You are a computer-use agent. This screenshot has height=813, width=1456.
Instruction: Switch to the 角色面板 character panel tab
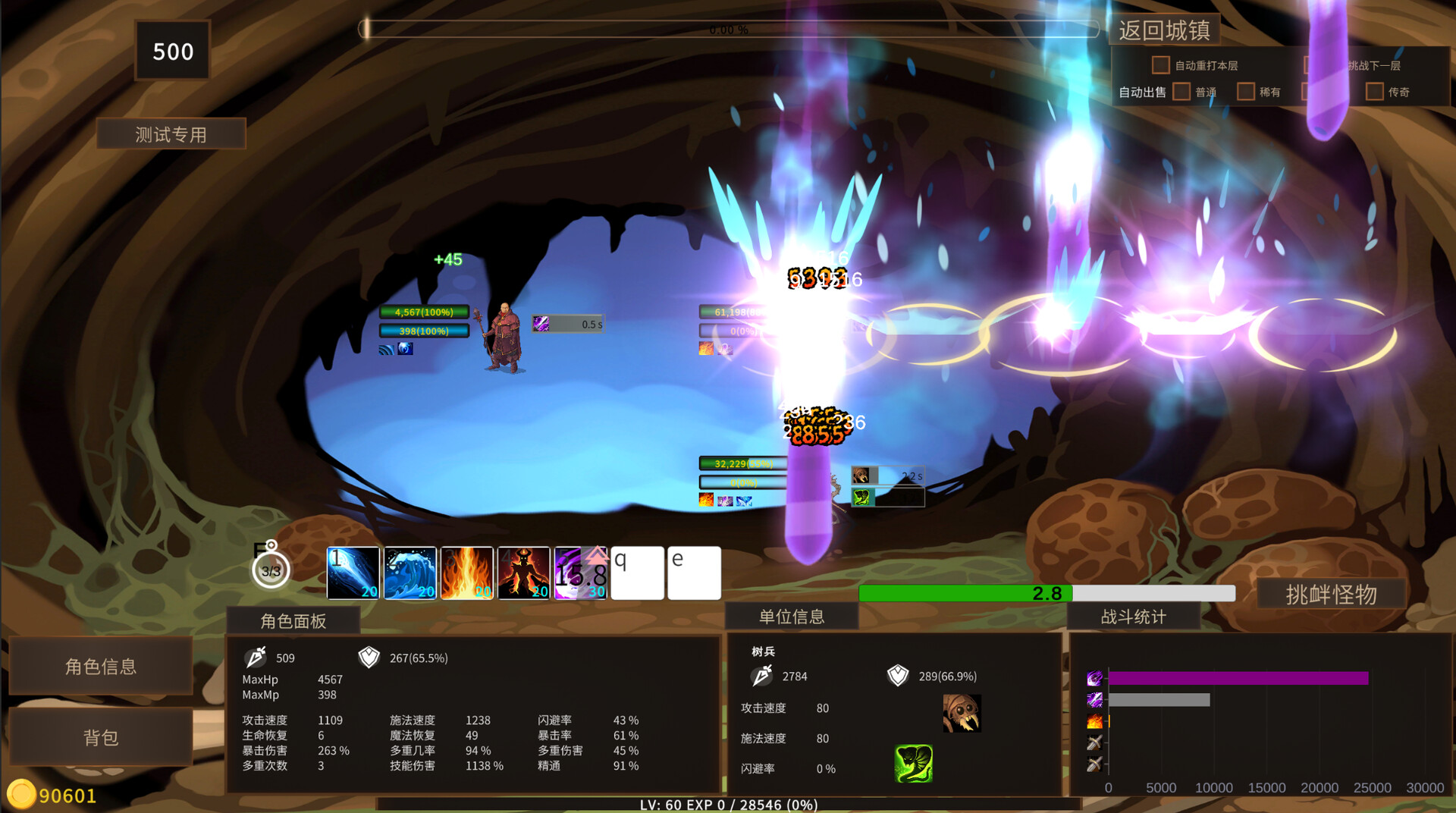pos(293,621)
